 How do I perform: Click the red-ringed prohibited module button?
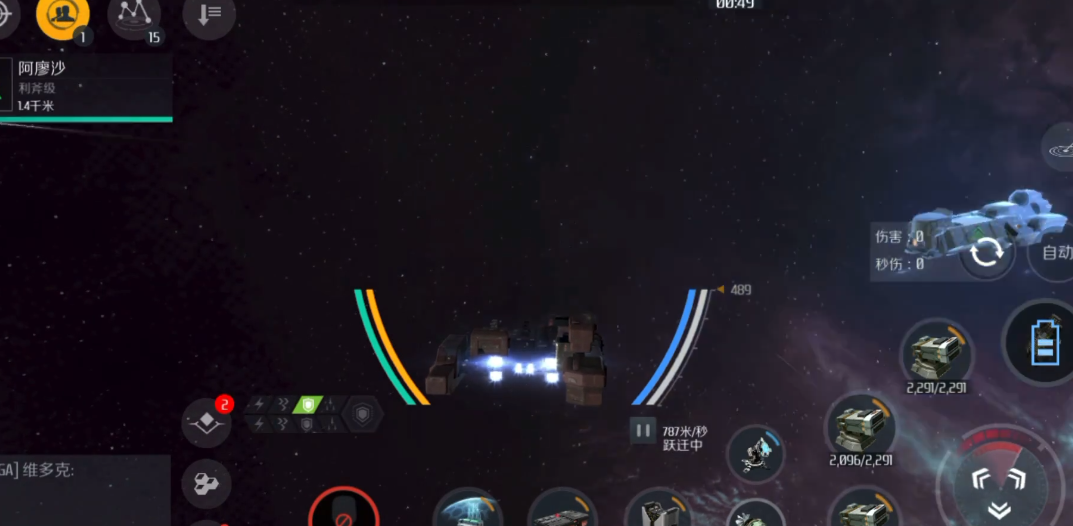click(343, 511)
